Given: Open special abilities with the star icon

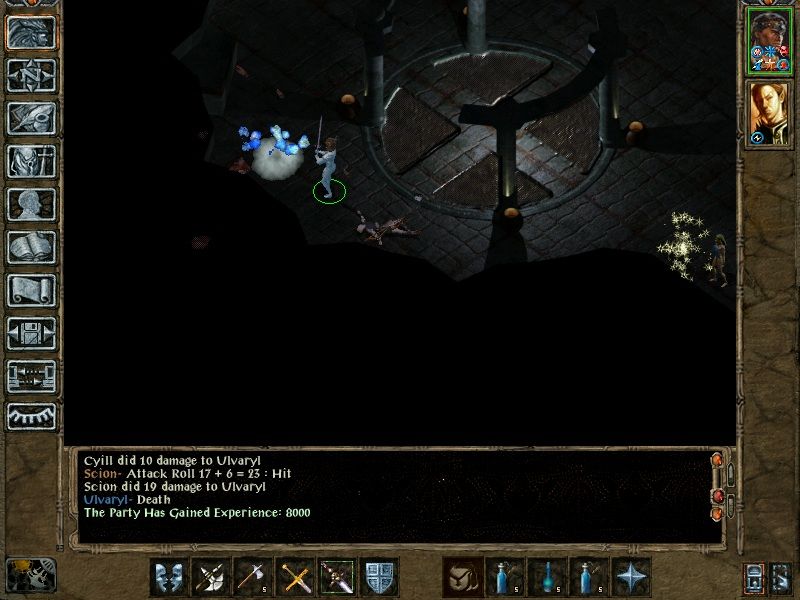Looking at the screenshot, I should [x=630, y=577].
